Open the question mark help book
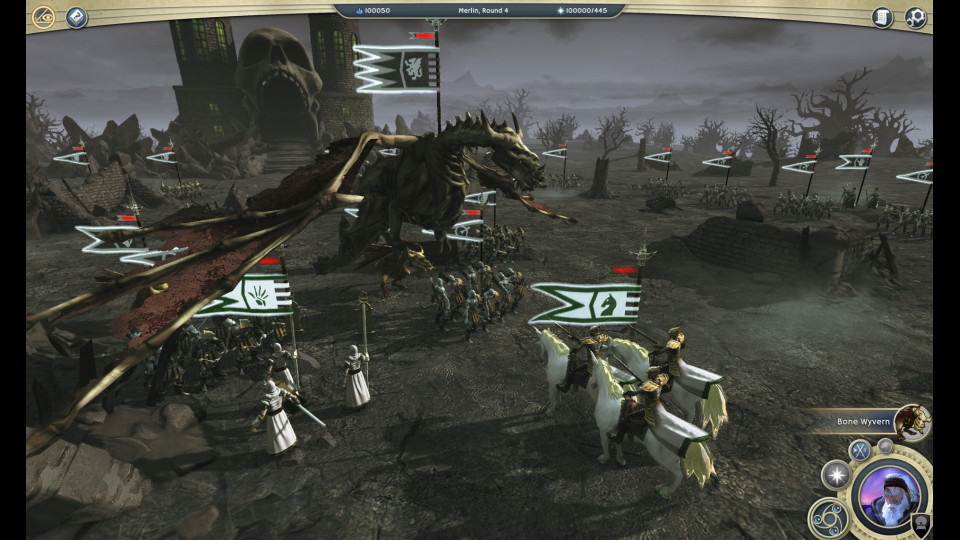This screenshot has width=960, height=540. [x=77, y=17]
